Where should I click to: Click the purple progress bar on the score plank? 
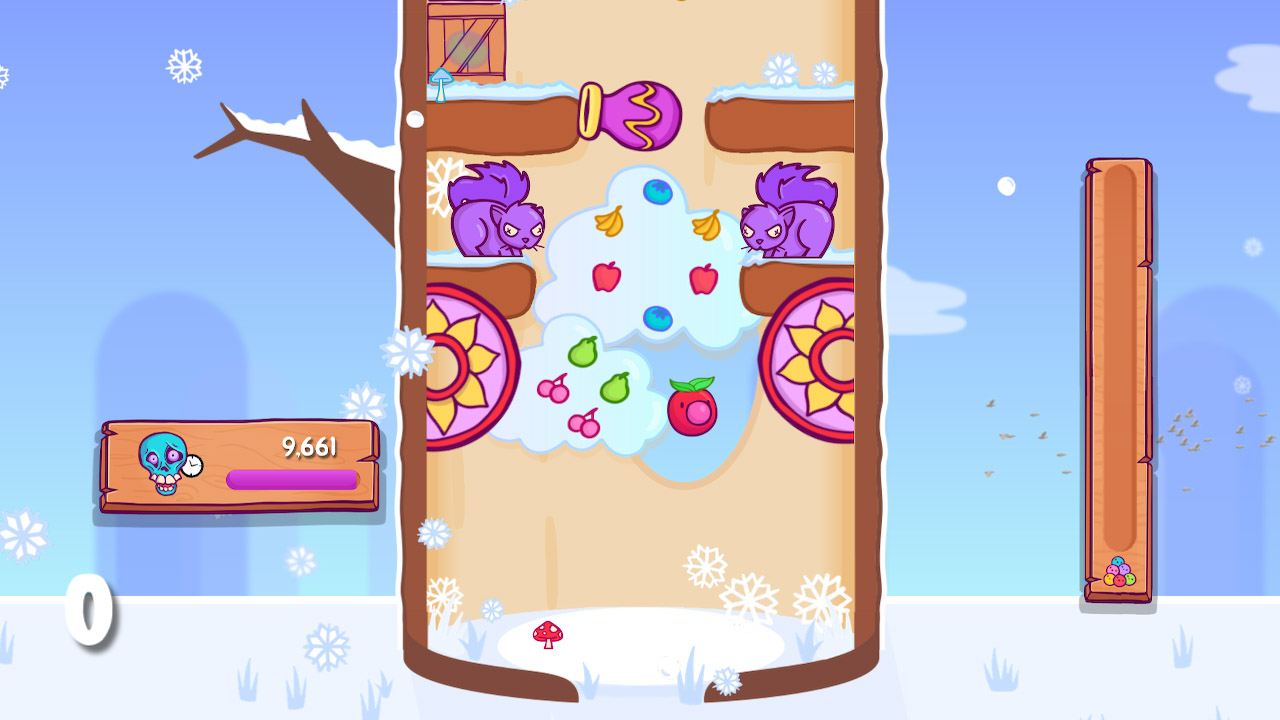(290, 479)
